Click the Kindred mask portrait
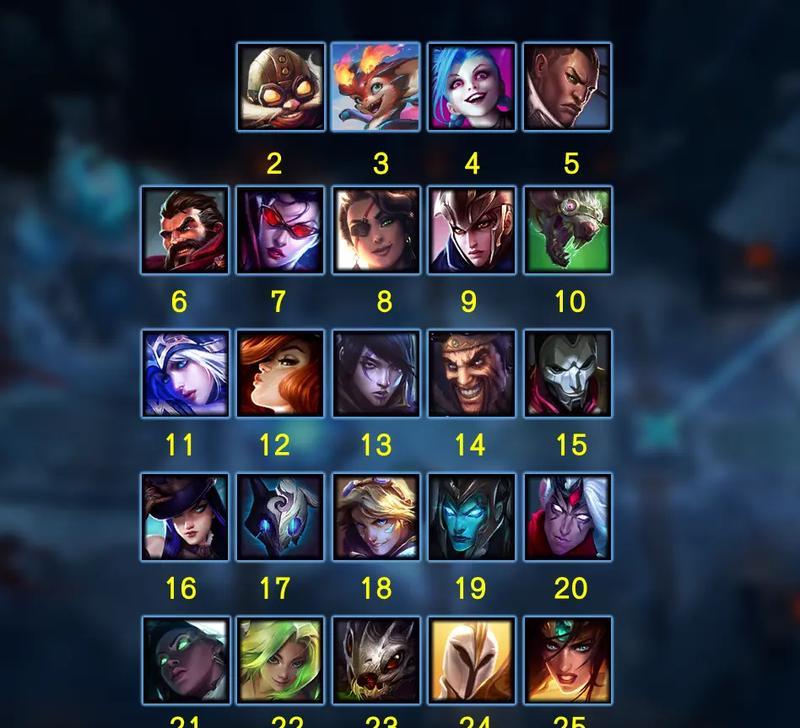Viewport: 800px width, 728px height. (x=281, y=517)
